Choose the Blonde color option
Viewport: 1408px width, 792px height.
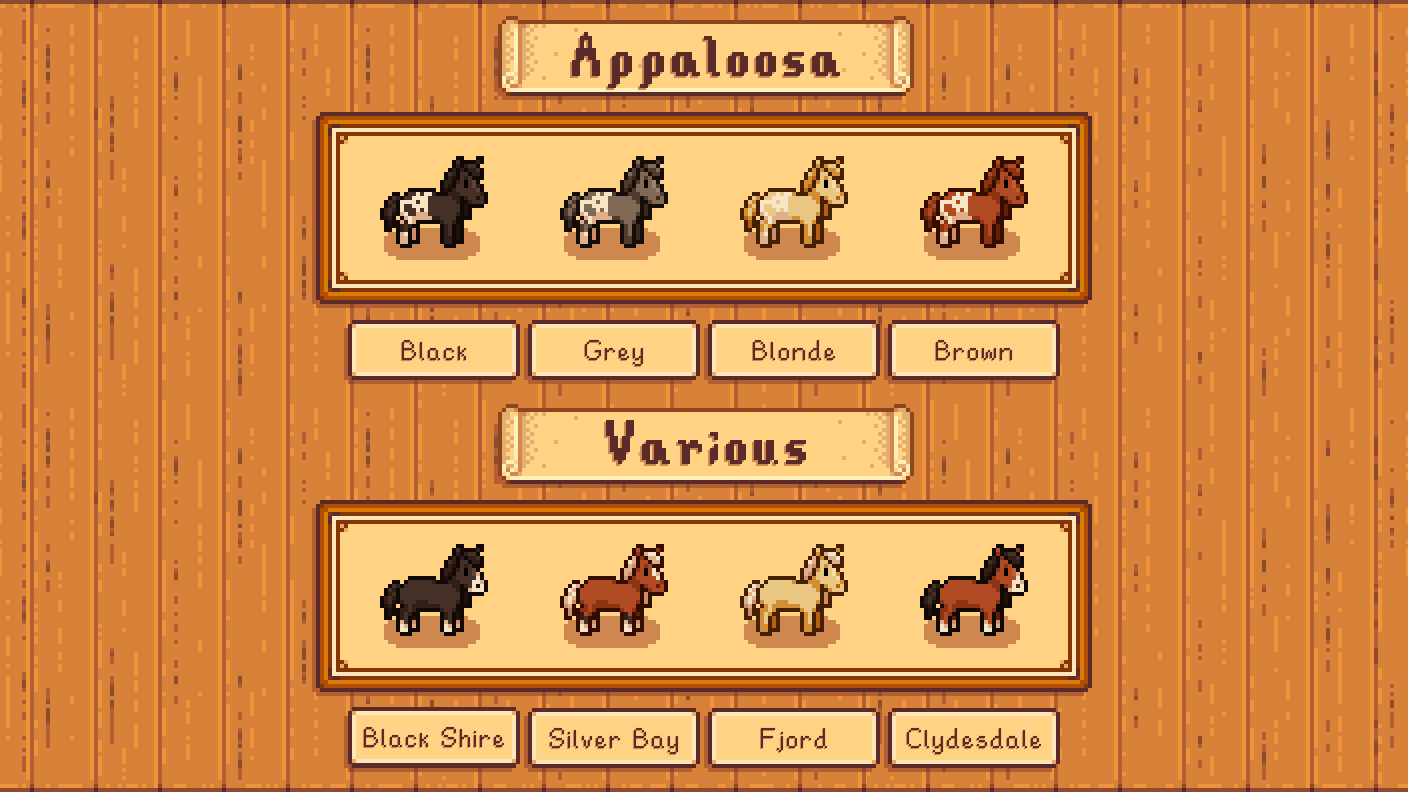click(x=793, y=351)
